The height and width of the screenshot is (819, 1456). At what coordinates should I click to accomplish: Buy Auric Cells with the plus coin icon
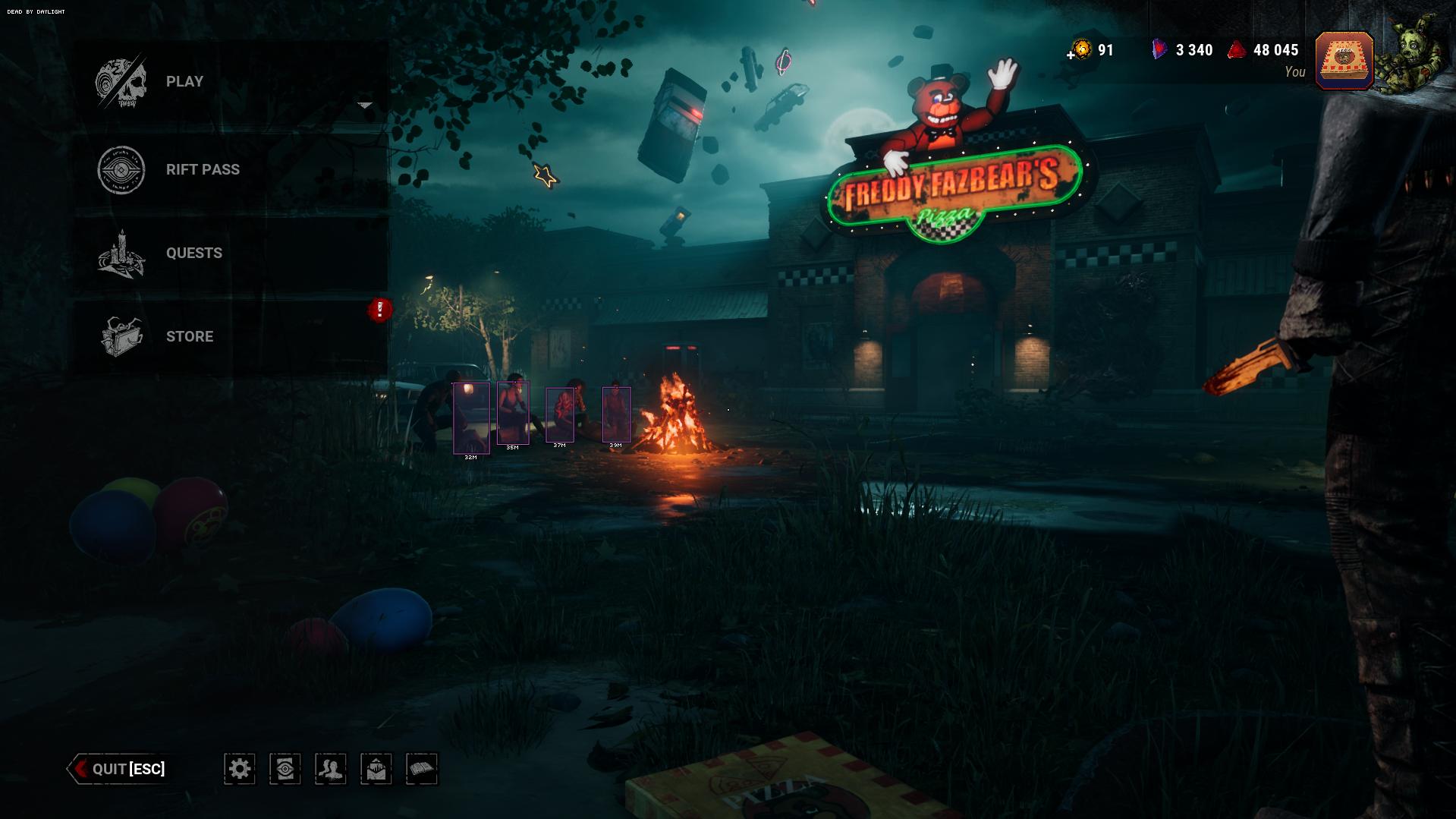point(1080,51)
